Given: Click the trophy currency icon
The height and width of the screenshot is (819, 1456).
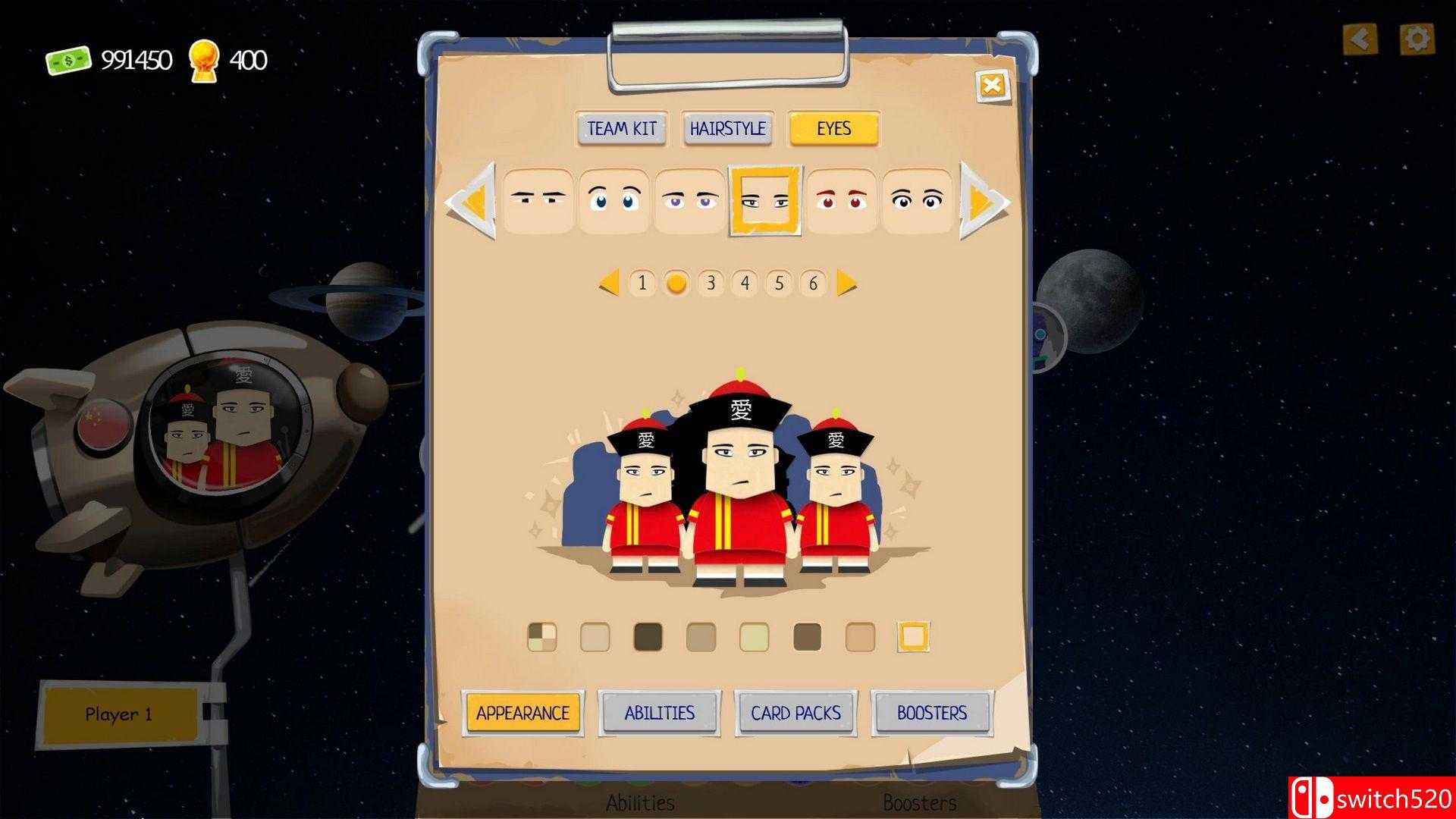Looking at the screenshot, I should click(x=205, y=59).
